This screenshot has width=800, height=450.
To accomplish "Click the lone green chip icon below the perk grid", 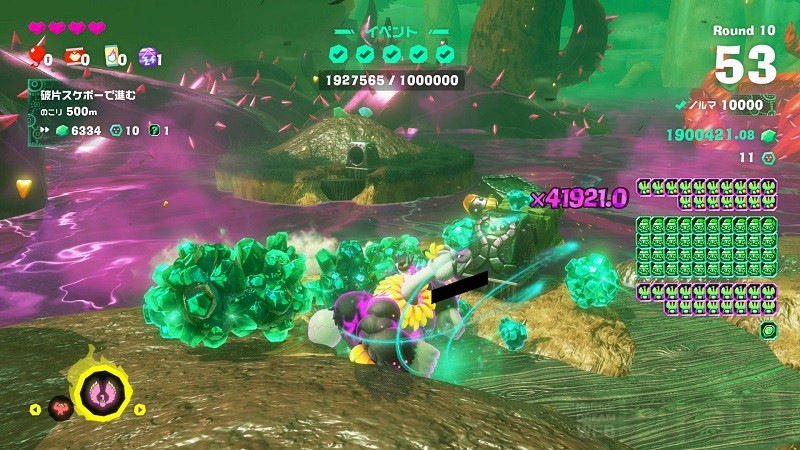I will (x=767, y=330).
